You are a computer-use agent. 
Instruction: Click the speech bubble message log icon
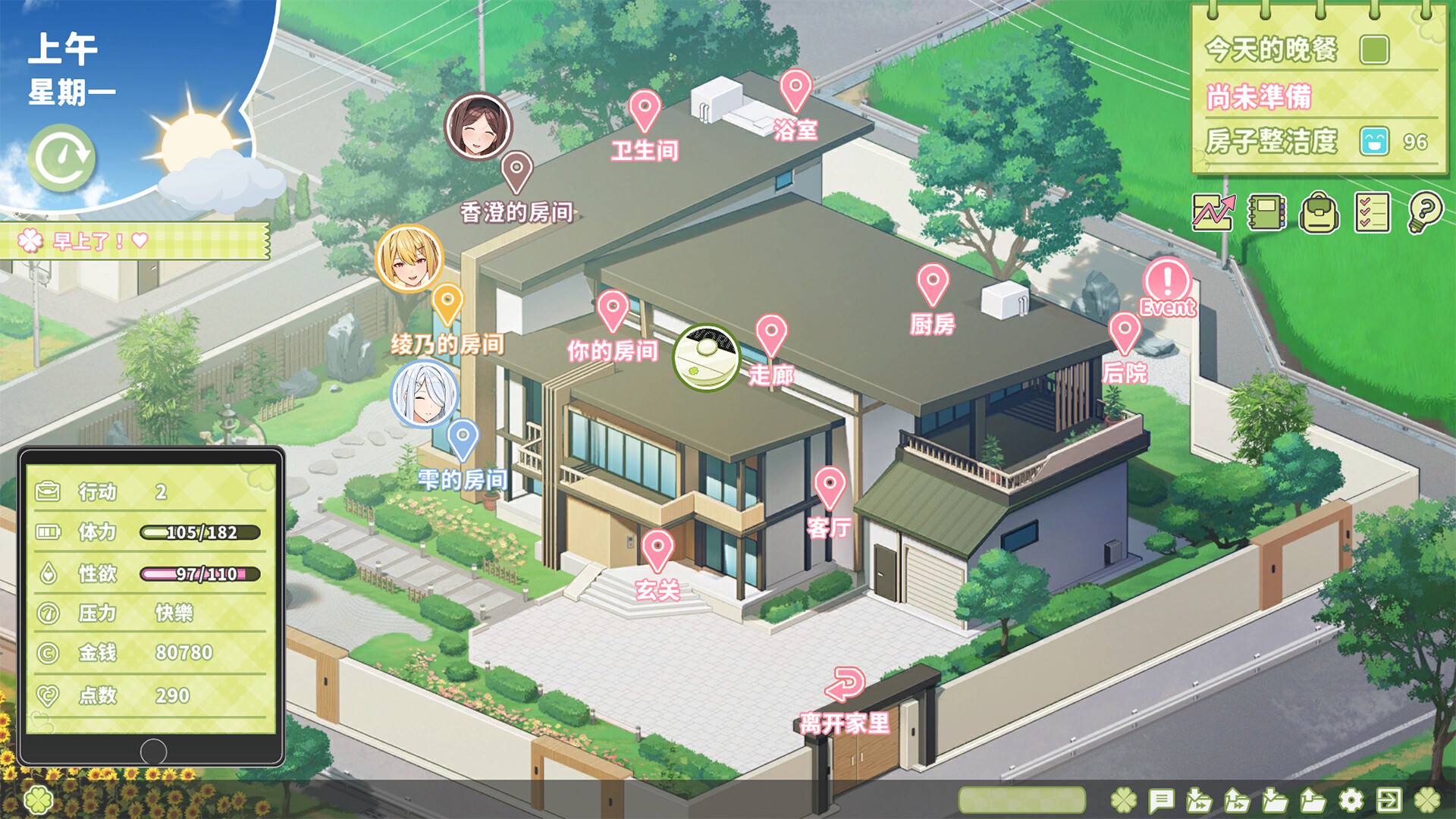[1161, 800]
